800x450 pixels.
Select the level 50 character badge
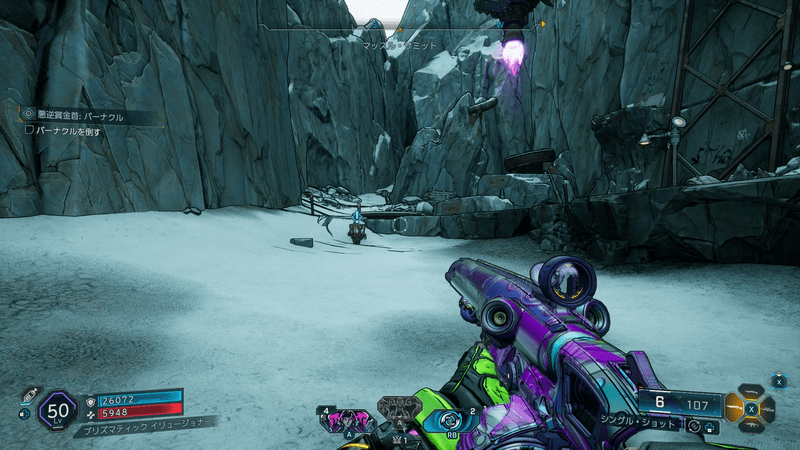click(58, 409)
